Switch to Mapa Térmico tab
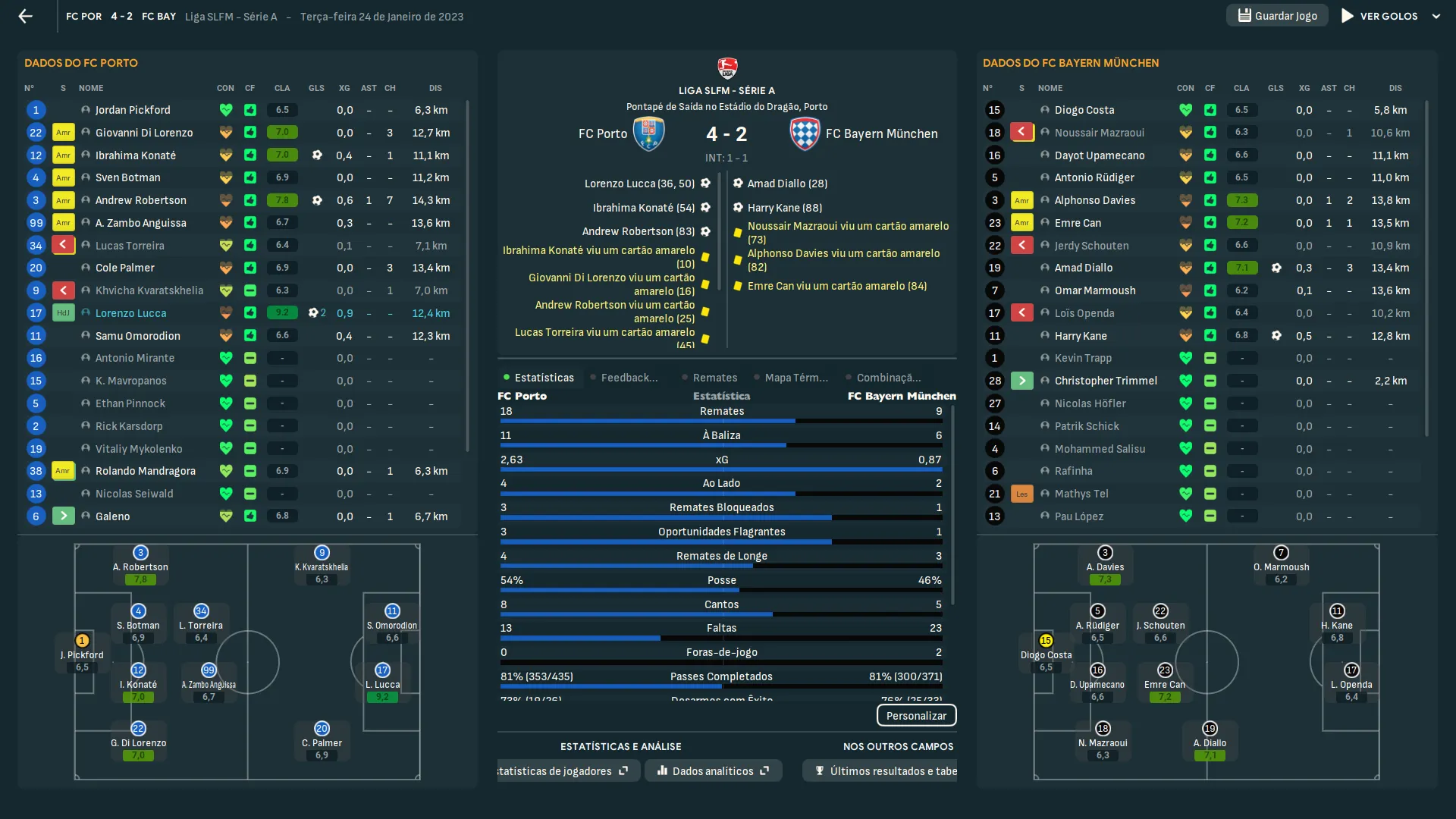 [x=795, y=378]
